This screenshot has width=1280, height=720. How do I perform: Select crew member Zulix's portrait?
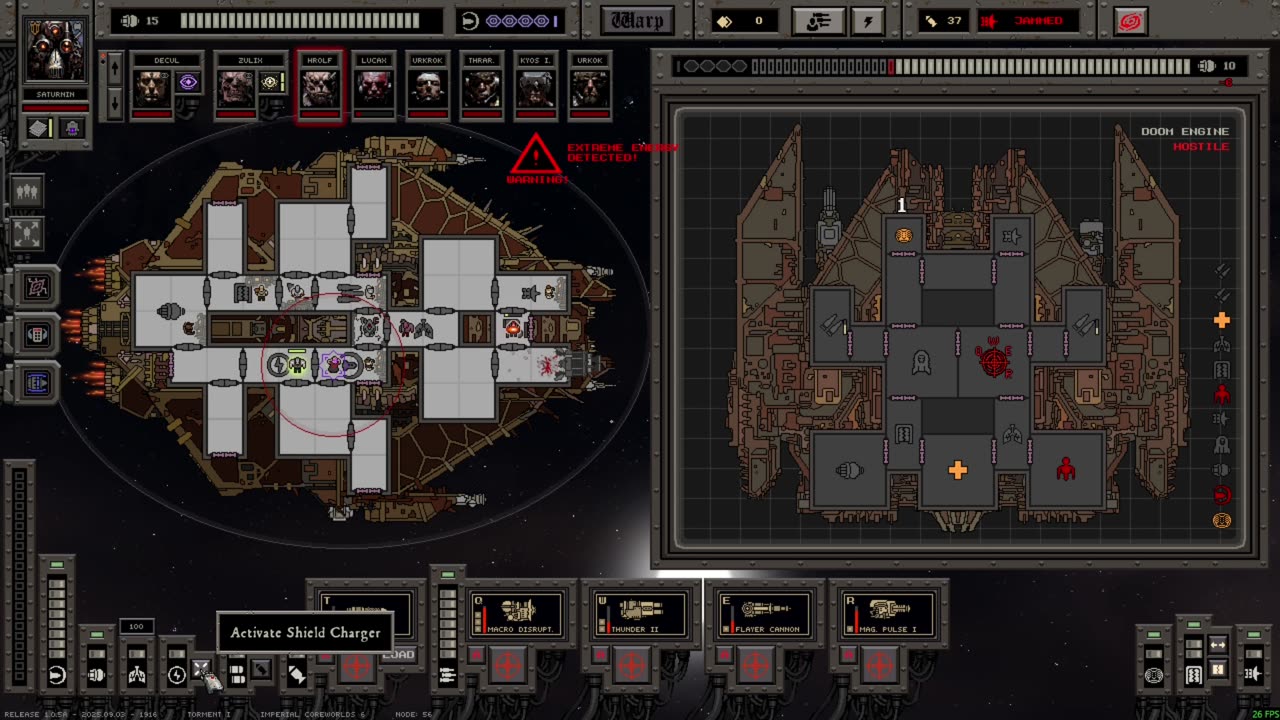pyautogui.click(x=237, y=87)
